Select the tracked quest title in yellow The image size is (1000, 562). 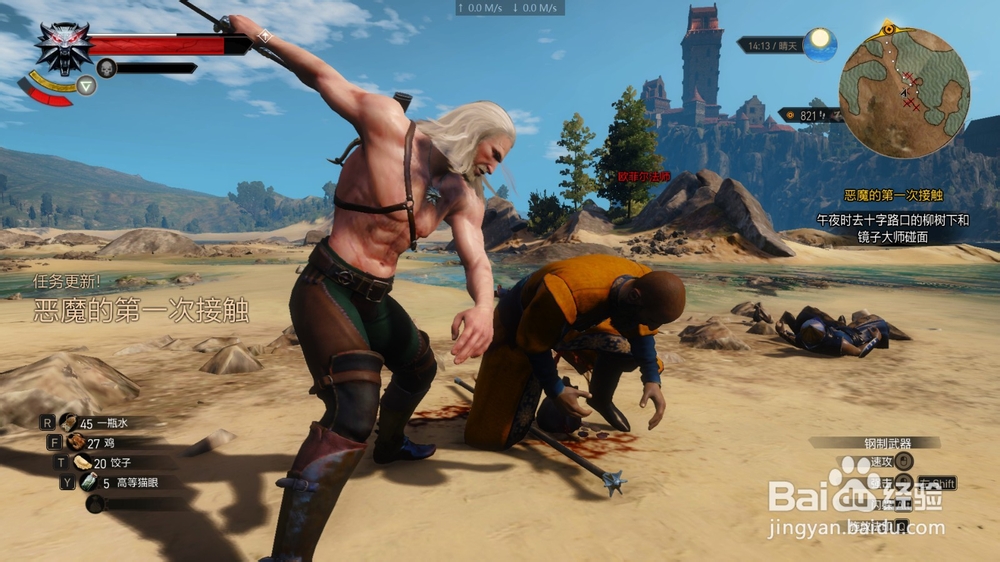[x=893, y=195]
